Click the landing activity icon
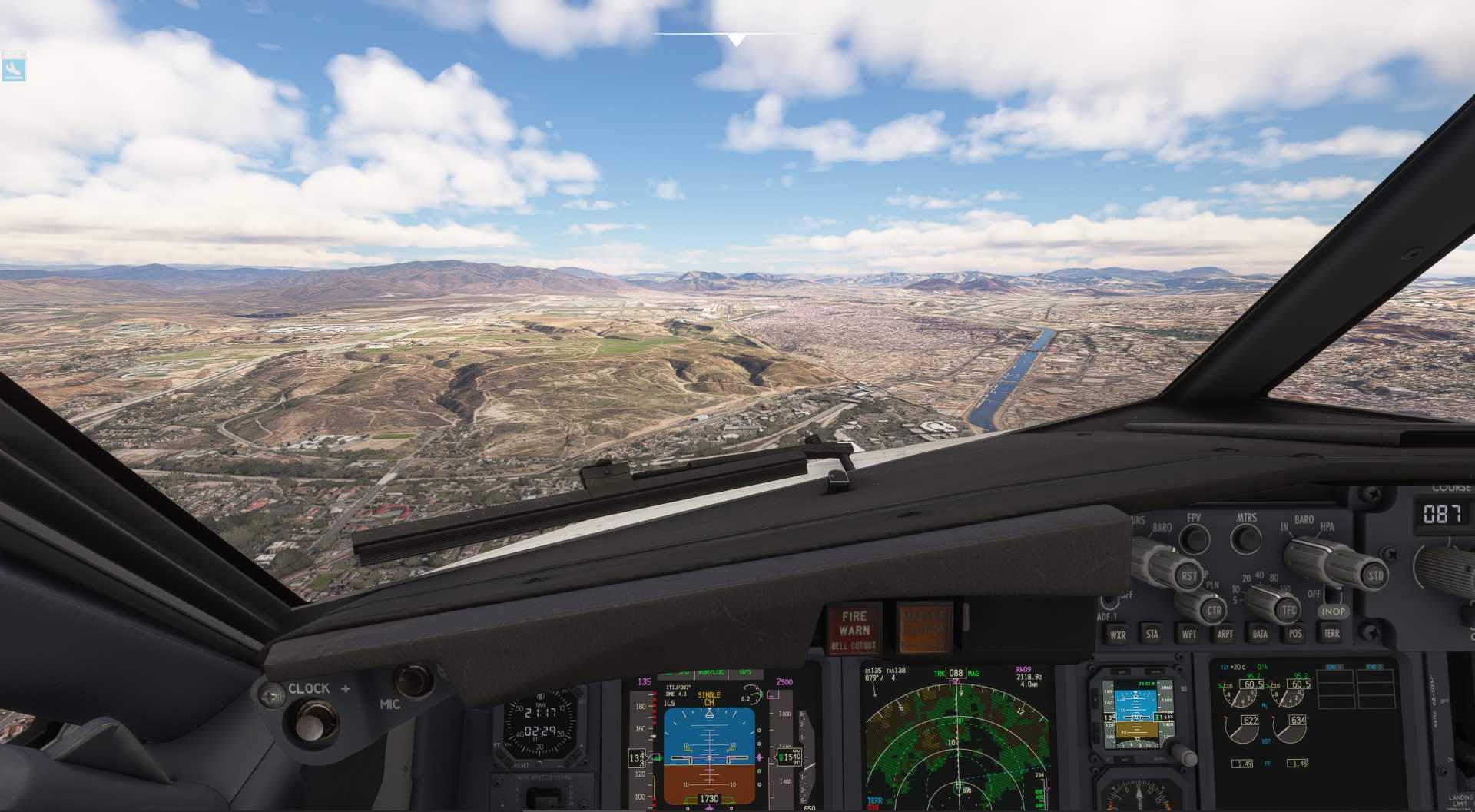The height and width of the screenshot is (812, 1475). click(x=14, y=69)
